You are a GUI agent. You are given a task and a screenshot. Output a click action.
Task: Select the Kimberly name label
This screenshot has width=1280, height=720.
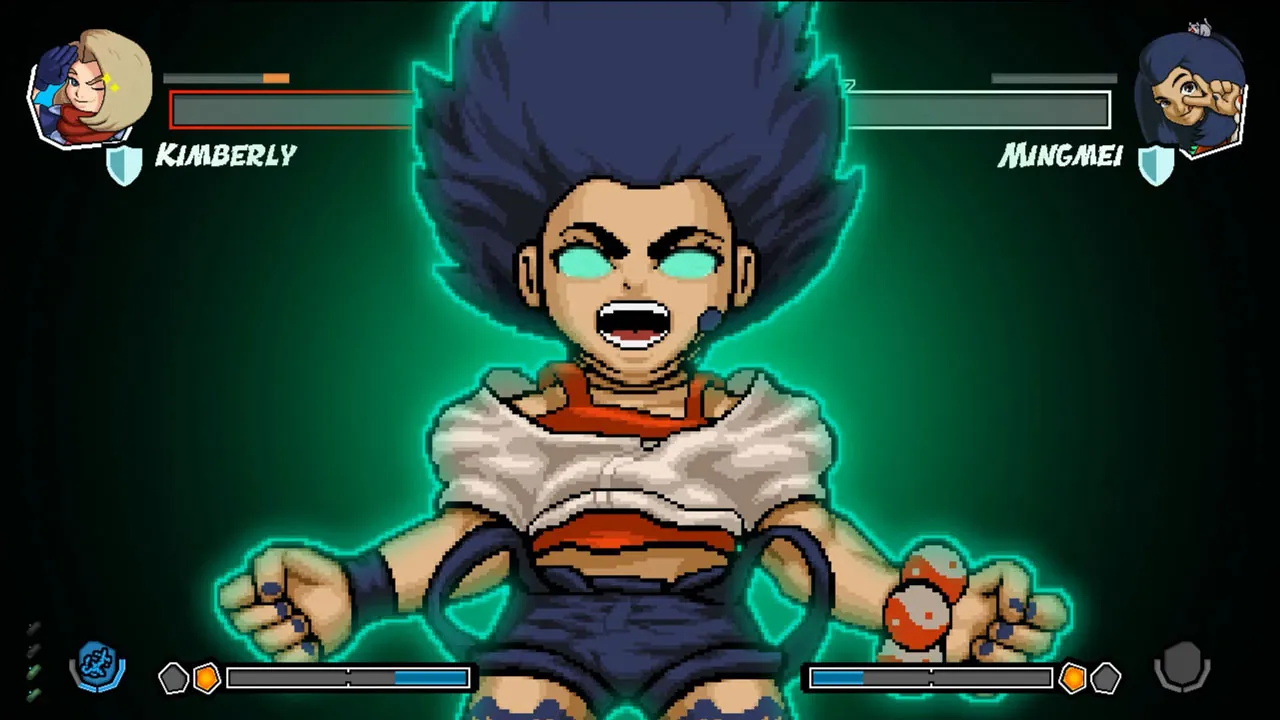click(227, 156)
